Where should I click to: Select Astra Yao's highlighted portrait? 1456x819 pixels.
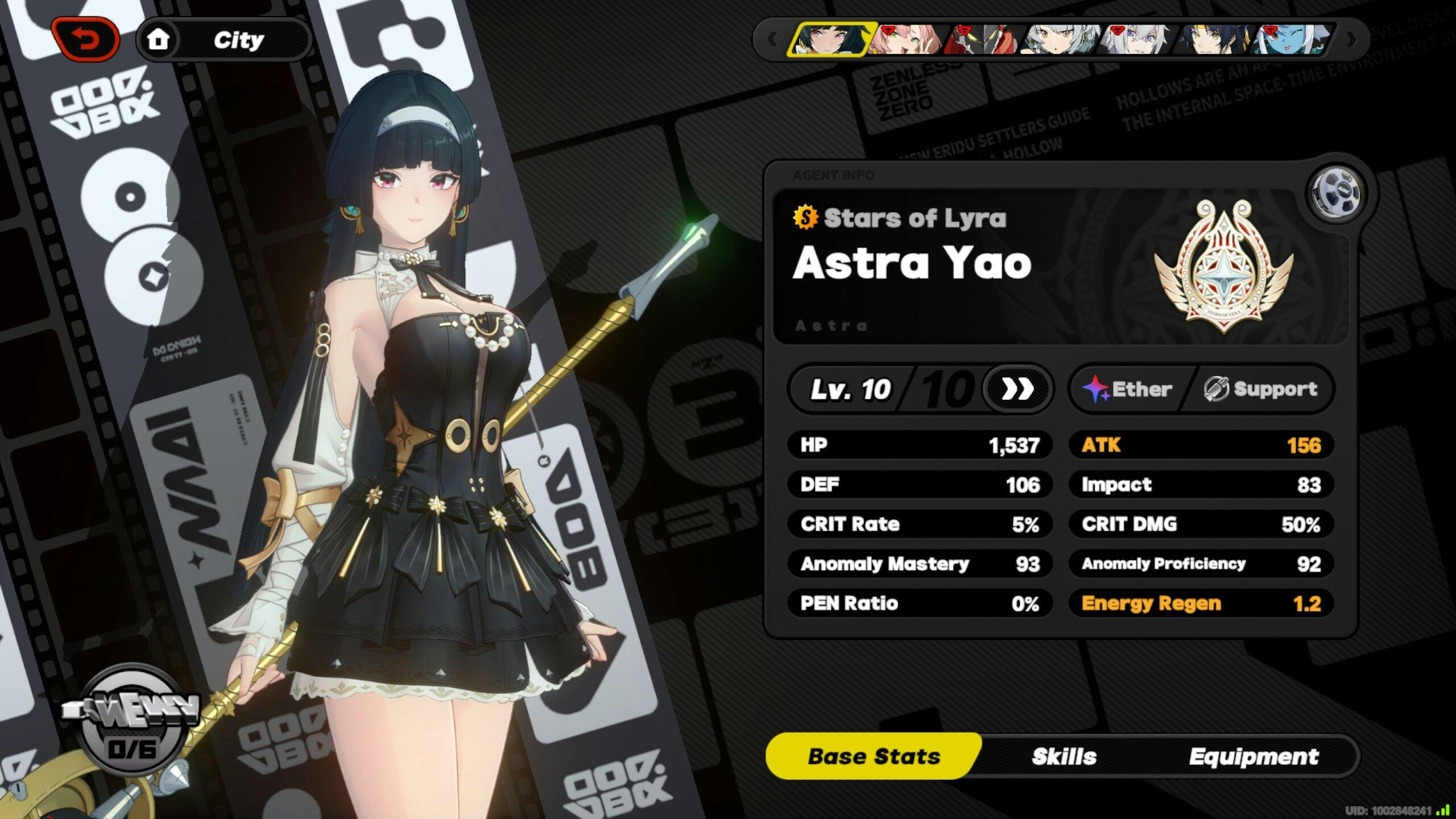pyautogui.click(x=829, y=40)
